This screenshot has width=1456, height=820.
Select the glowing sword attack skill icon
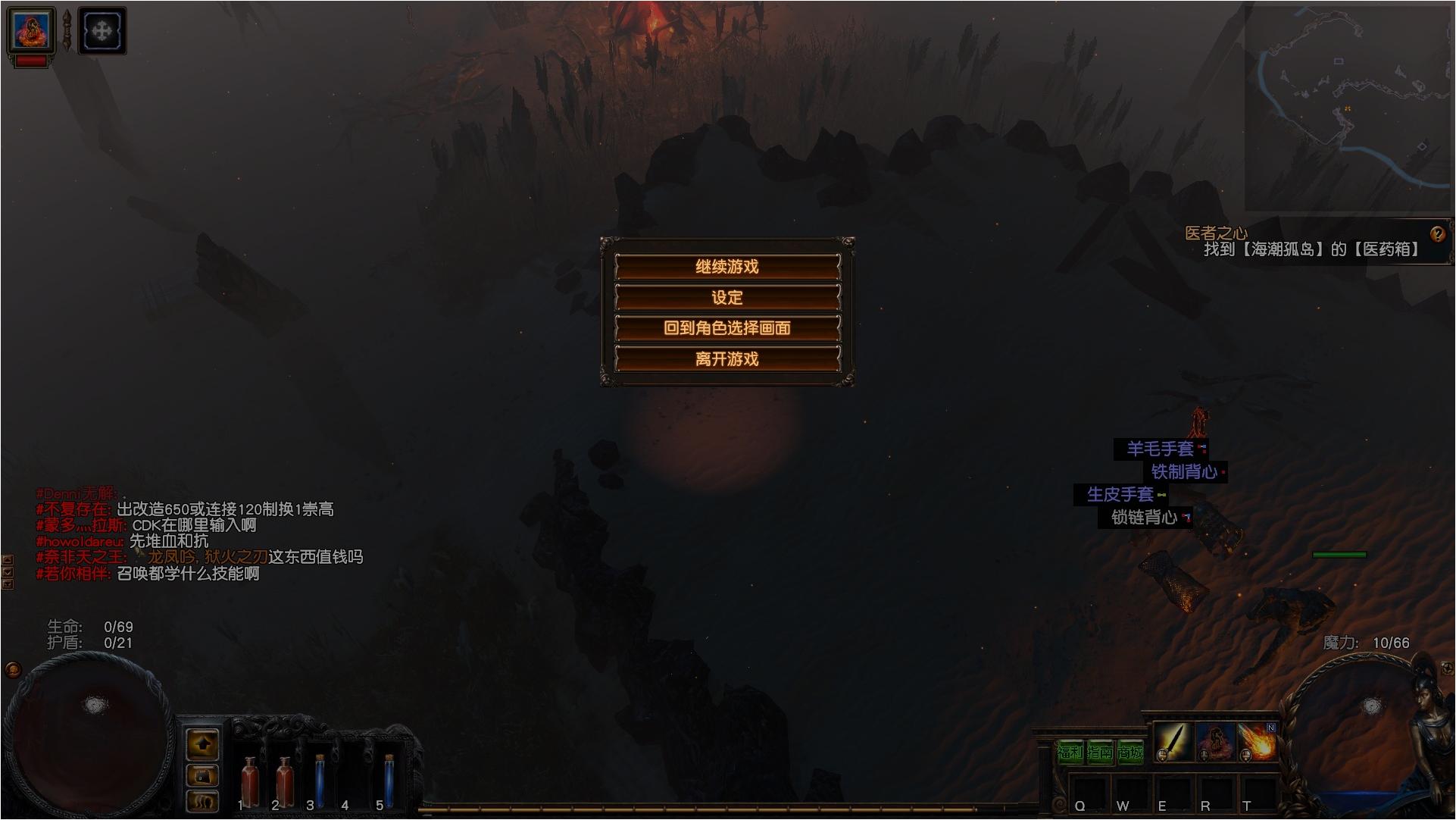(x=1173, y=741)
